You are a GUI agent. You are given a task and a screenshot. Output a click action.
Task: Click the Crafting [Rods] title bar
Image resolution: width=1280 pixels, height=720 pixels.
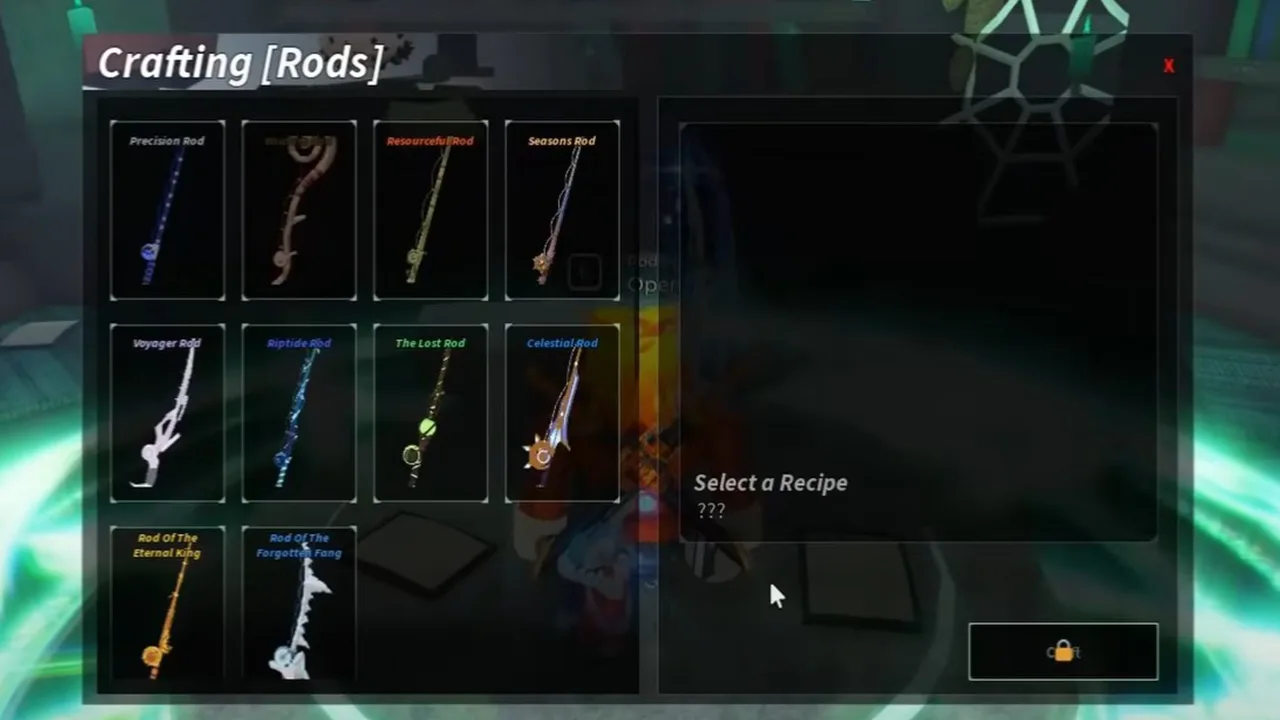tap(240, 62)
